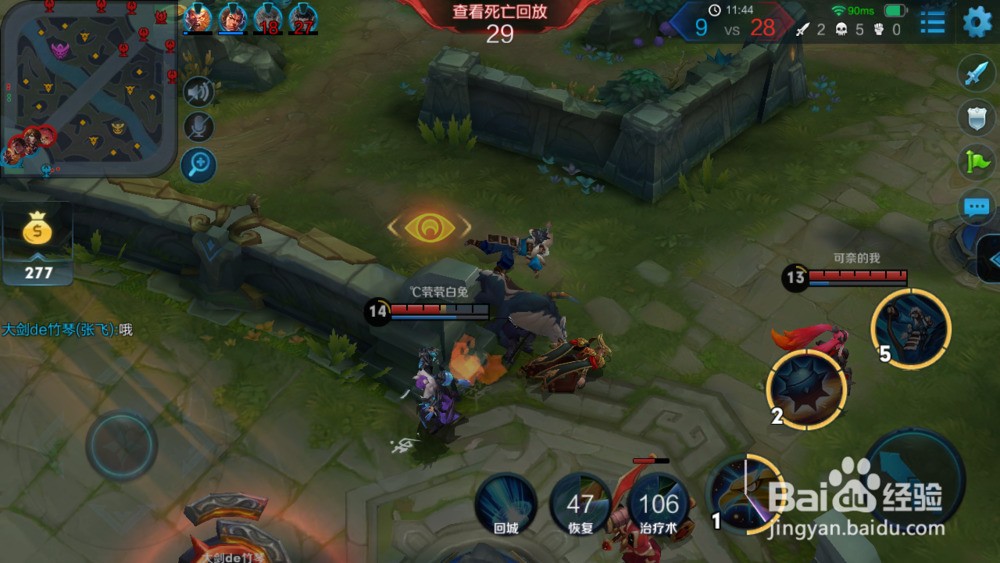Screen dimensions: 1000x563
Task: Activate the ultimate skill with 5 points
Action: (x=910, y=328)
